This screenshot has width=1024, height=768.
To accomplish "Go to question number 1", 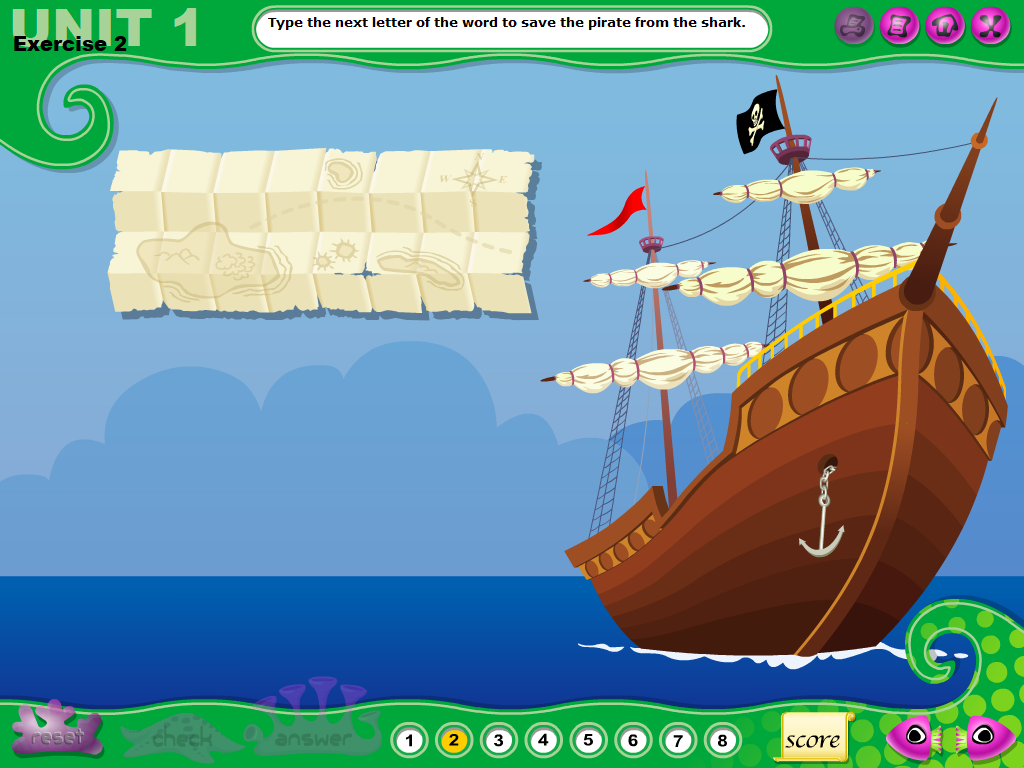I will click(408, 741).
